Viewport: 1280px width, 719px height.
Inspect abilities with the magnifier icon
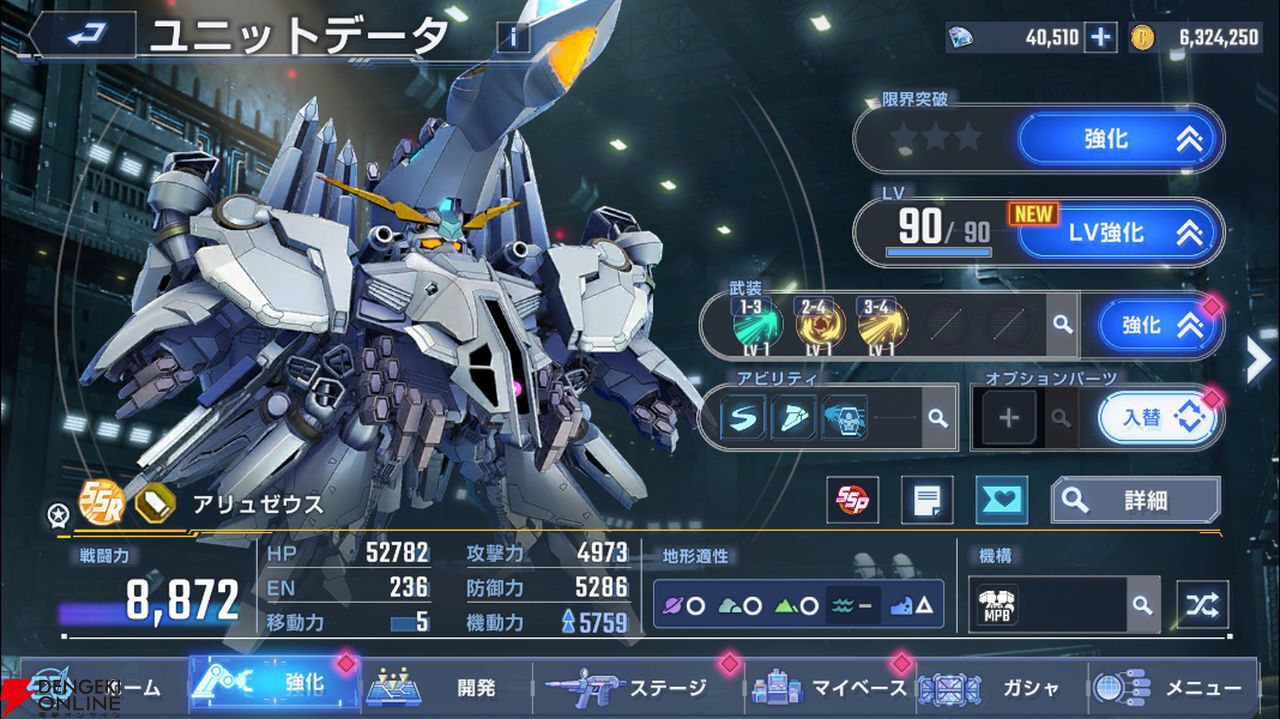click(937, 418)
